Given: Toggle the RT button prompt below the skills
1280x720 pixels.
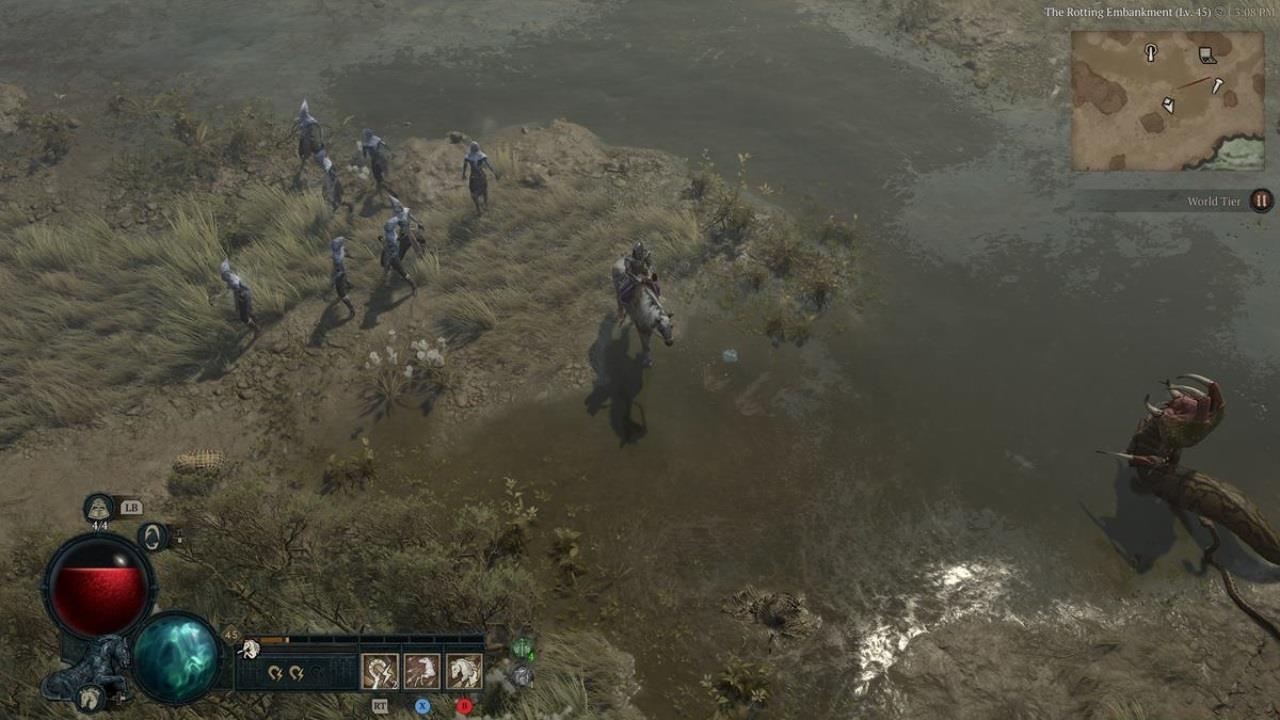Looking at the screenshot, I should pos(380,705).
